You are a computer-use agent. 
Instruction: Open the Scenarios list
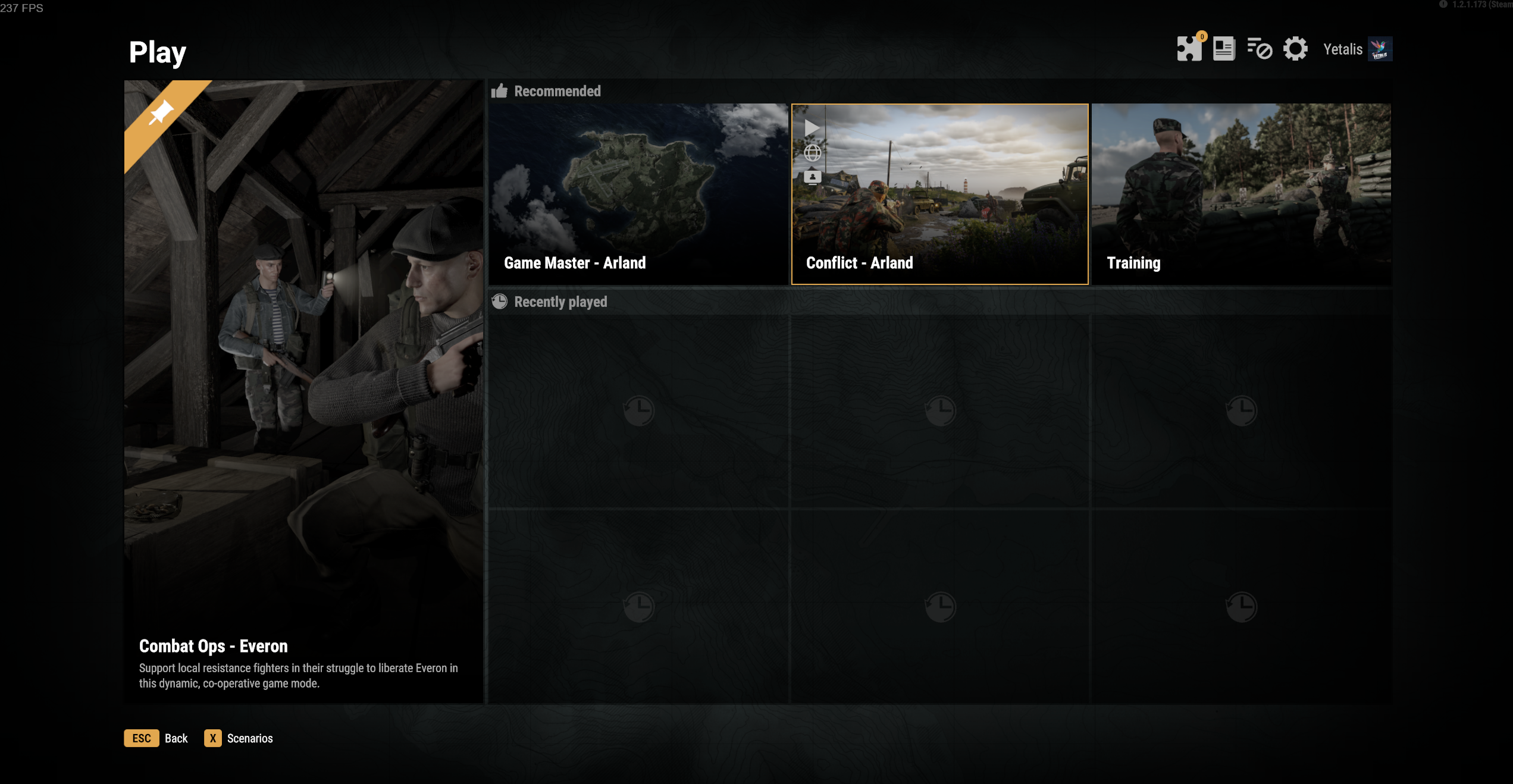point(239,738)
